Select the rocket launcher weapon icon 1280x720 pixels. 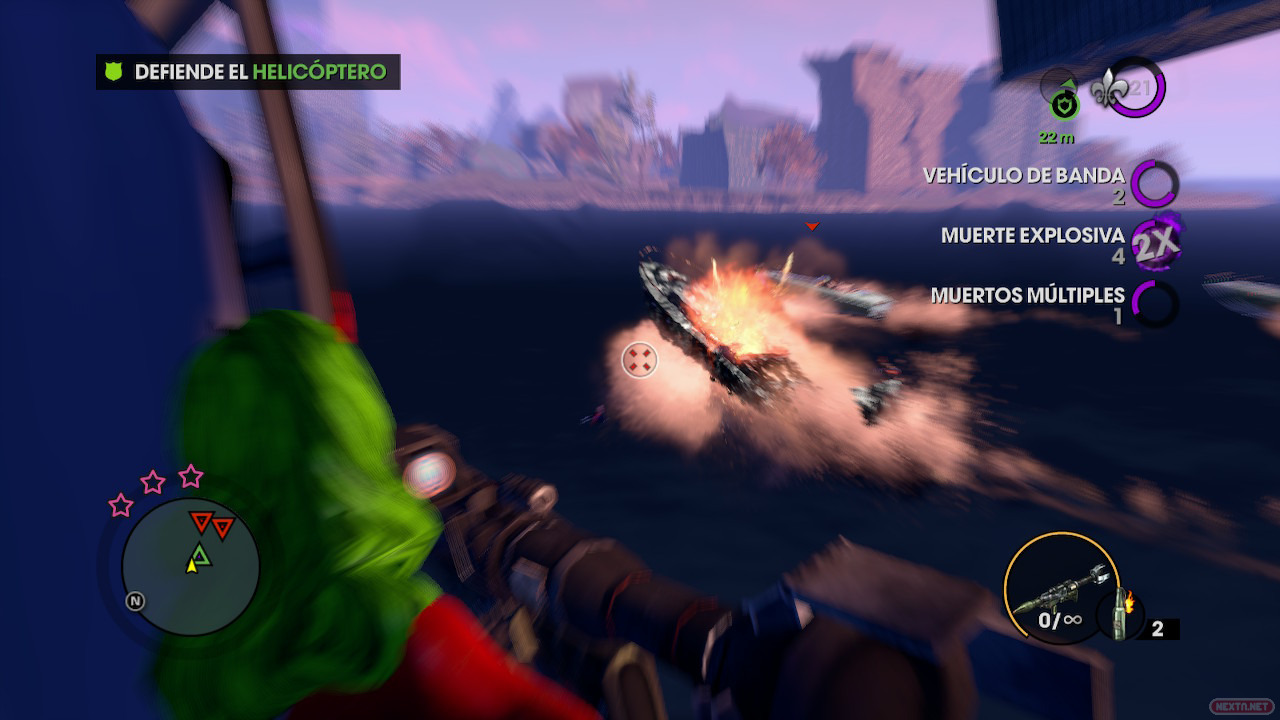click(1058, 592)
